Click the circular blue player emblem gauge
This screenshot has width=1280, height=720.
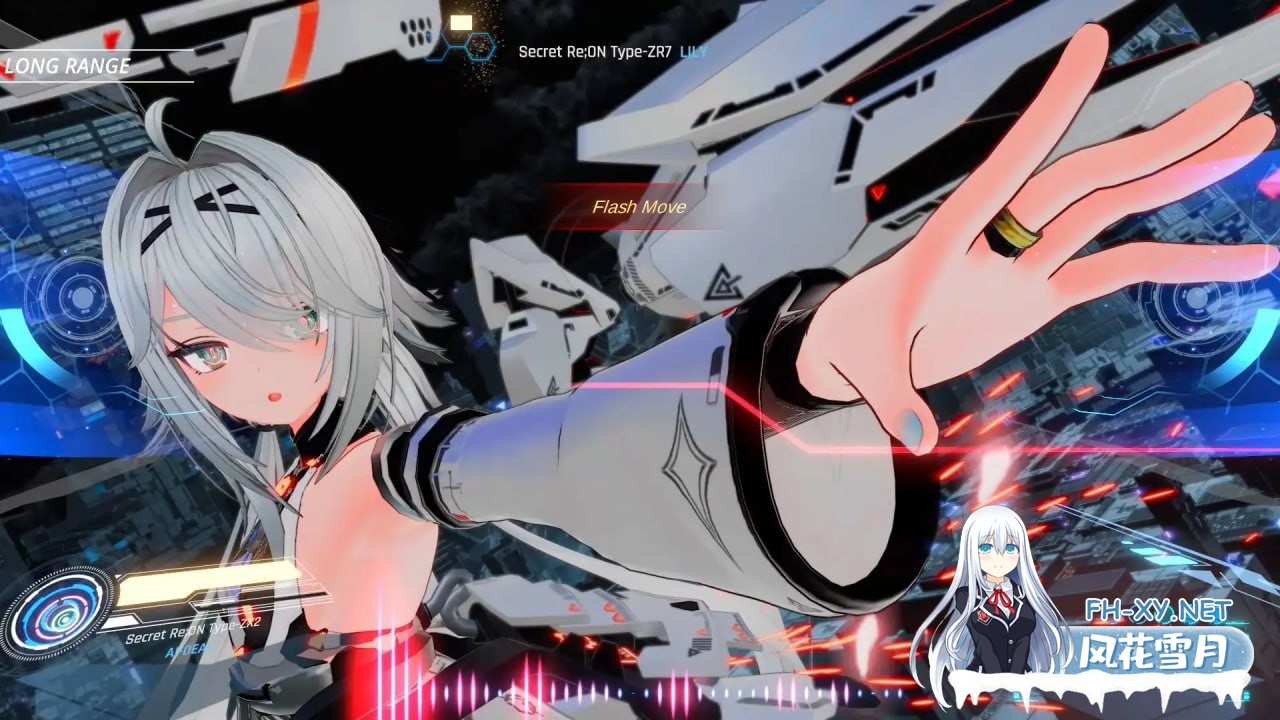(58, 611)
